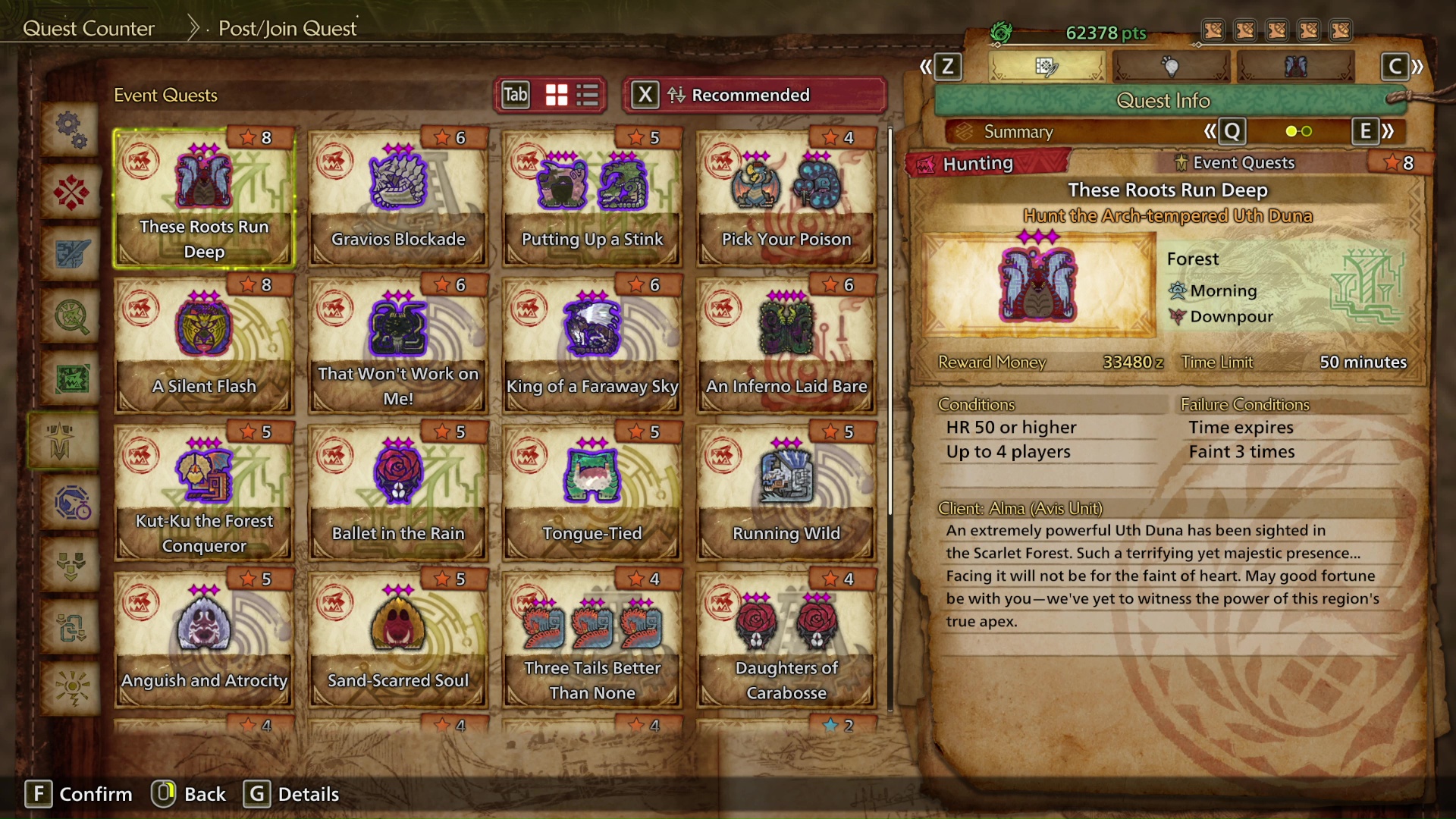The height and width of the screenshot is (819, 1456).
Task: Open the gear settings category icon
Action: point(71,129)
